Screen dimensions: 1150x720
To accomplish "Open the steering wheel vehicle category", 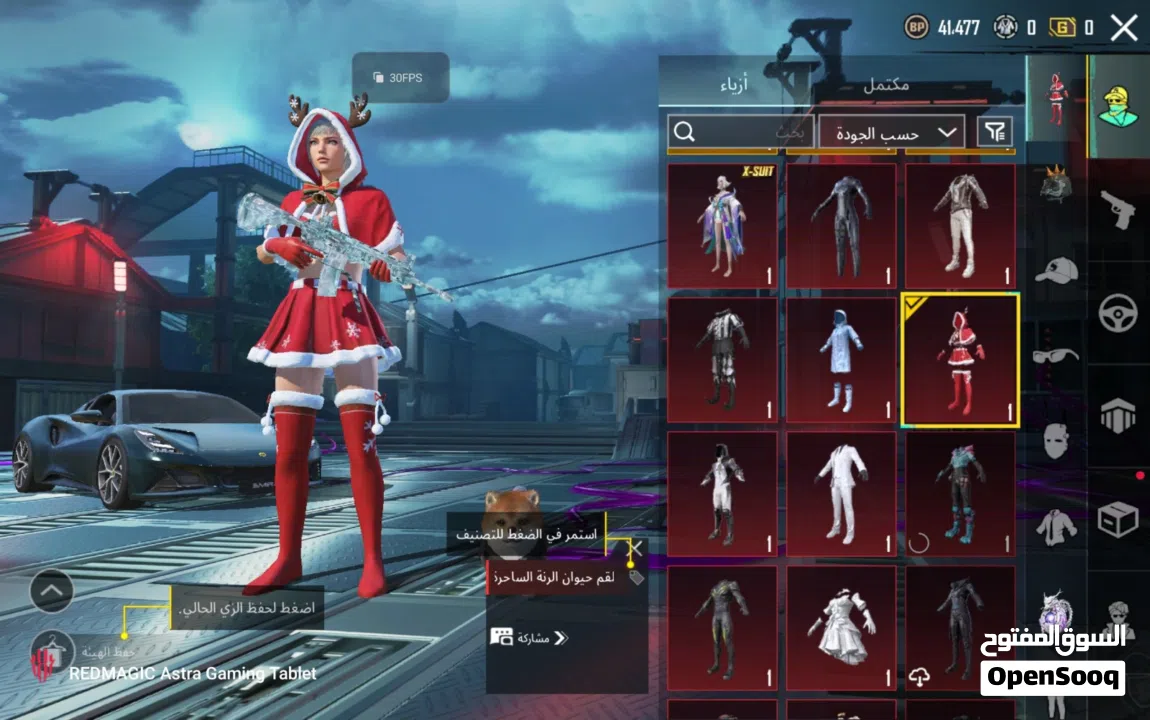I will (1117, 313).
